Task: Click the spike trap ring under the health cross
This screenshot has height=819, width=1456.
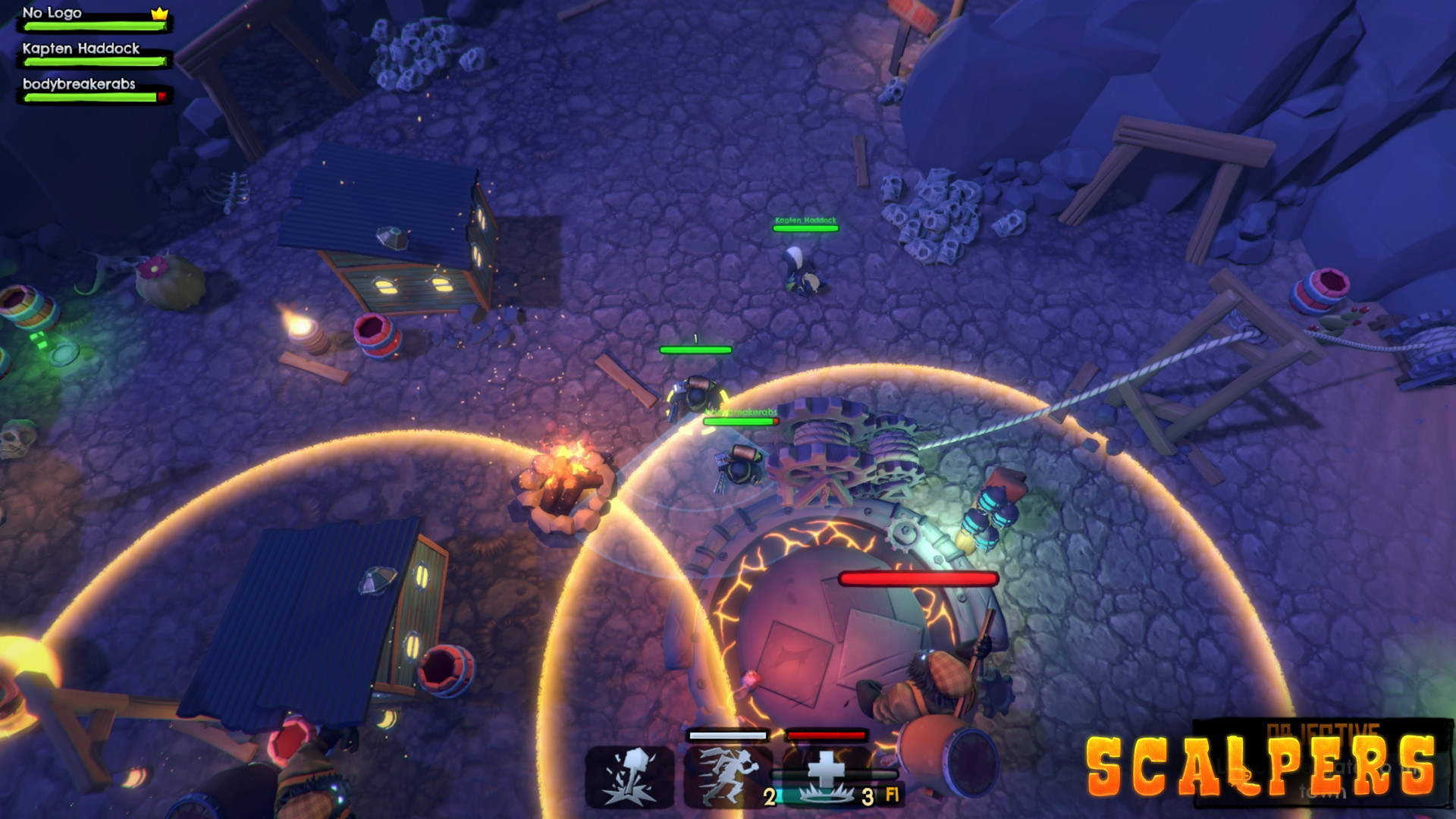Action: [827, 796]
